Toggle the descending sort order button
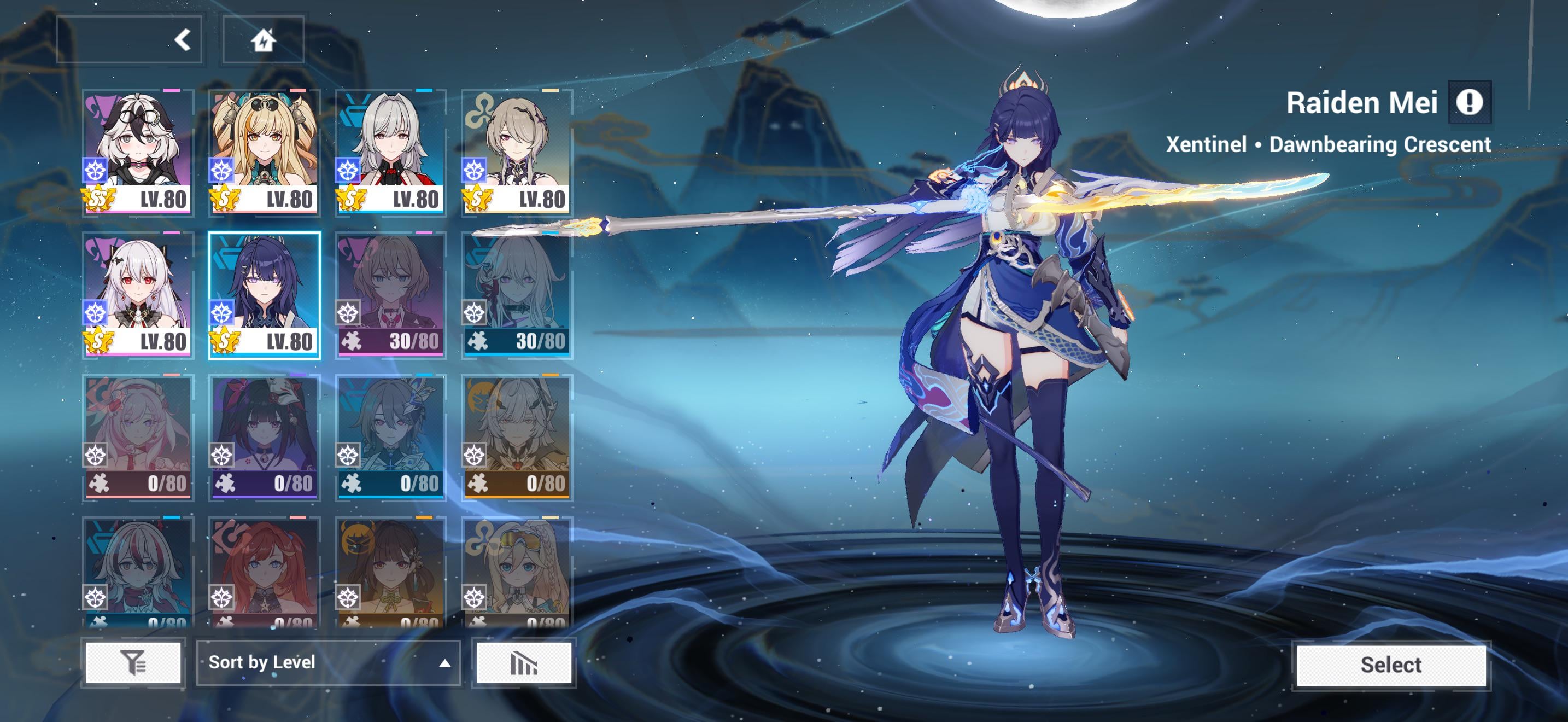This screenshot has height=722, width=1568. coord(523,662)
